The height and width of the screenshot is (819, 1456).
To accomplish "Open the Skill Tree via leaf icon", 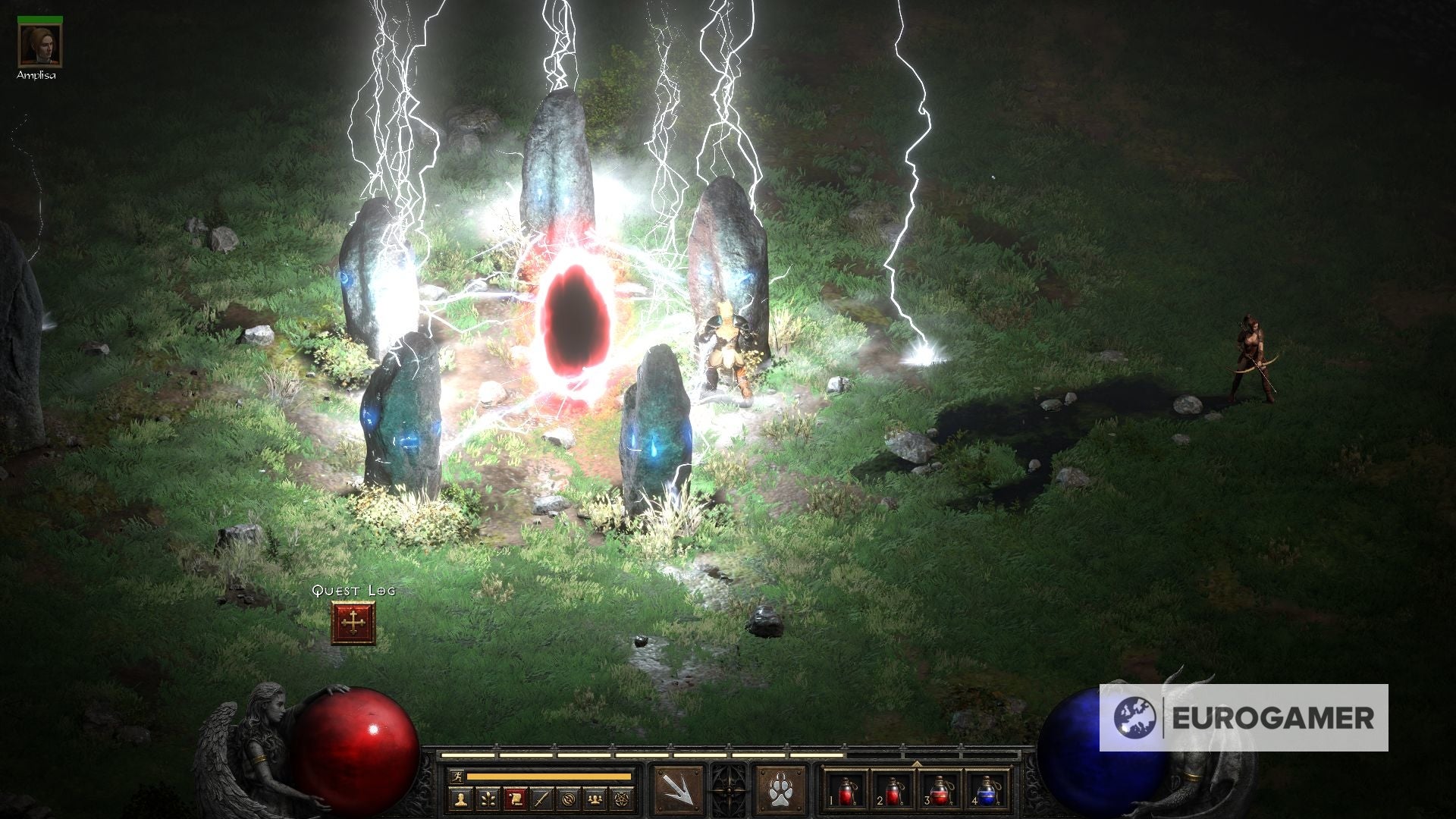I will coord(488,799).
